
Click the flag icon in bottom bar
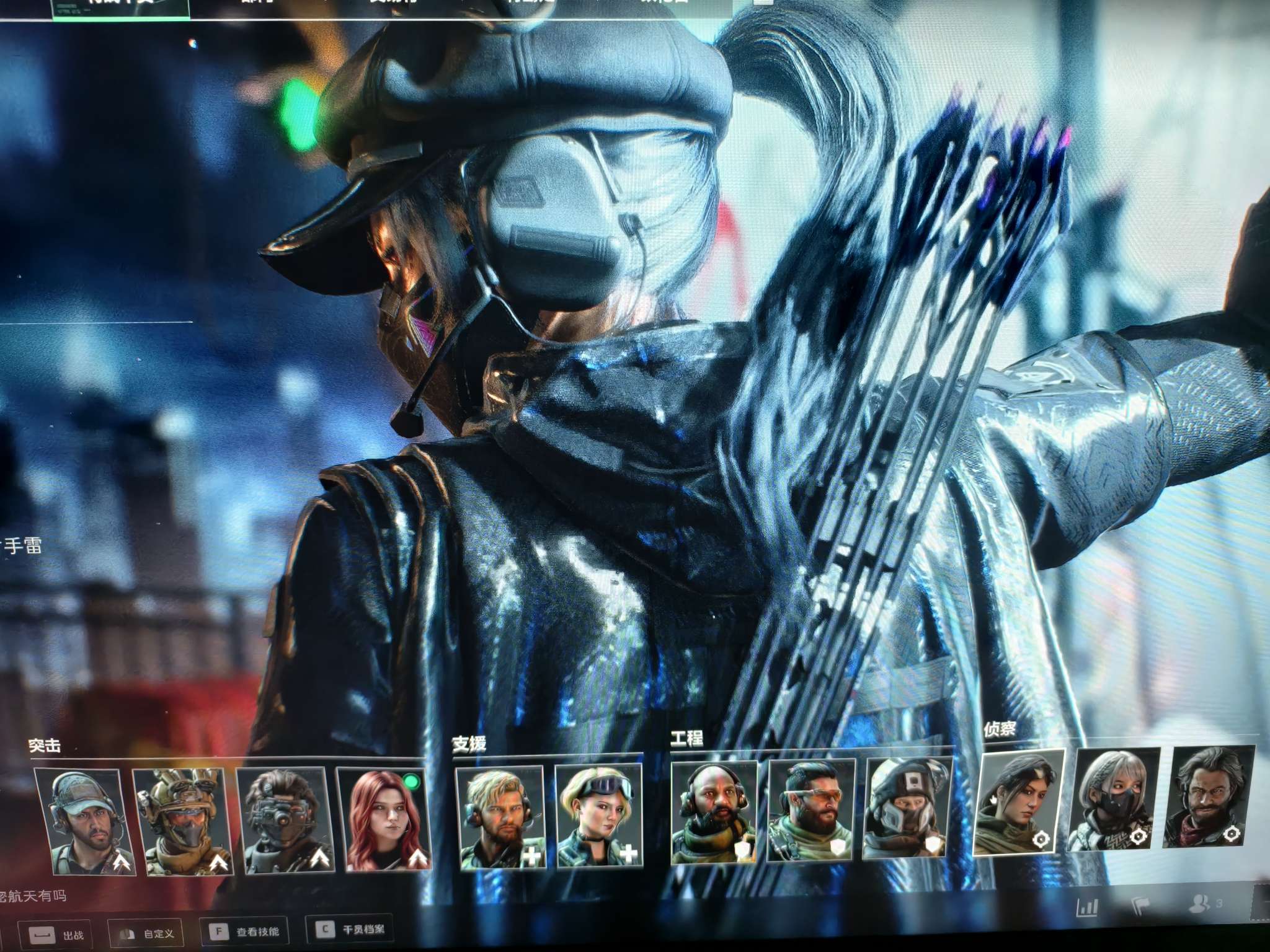coord(1140,906)
